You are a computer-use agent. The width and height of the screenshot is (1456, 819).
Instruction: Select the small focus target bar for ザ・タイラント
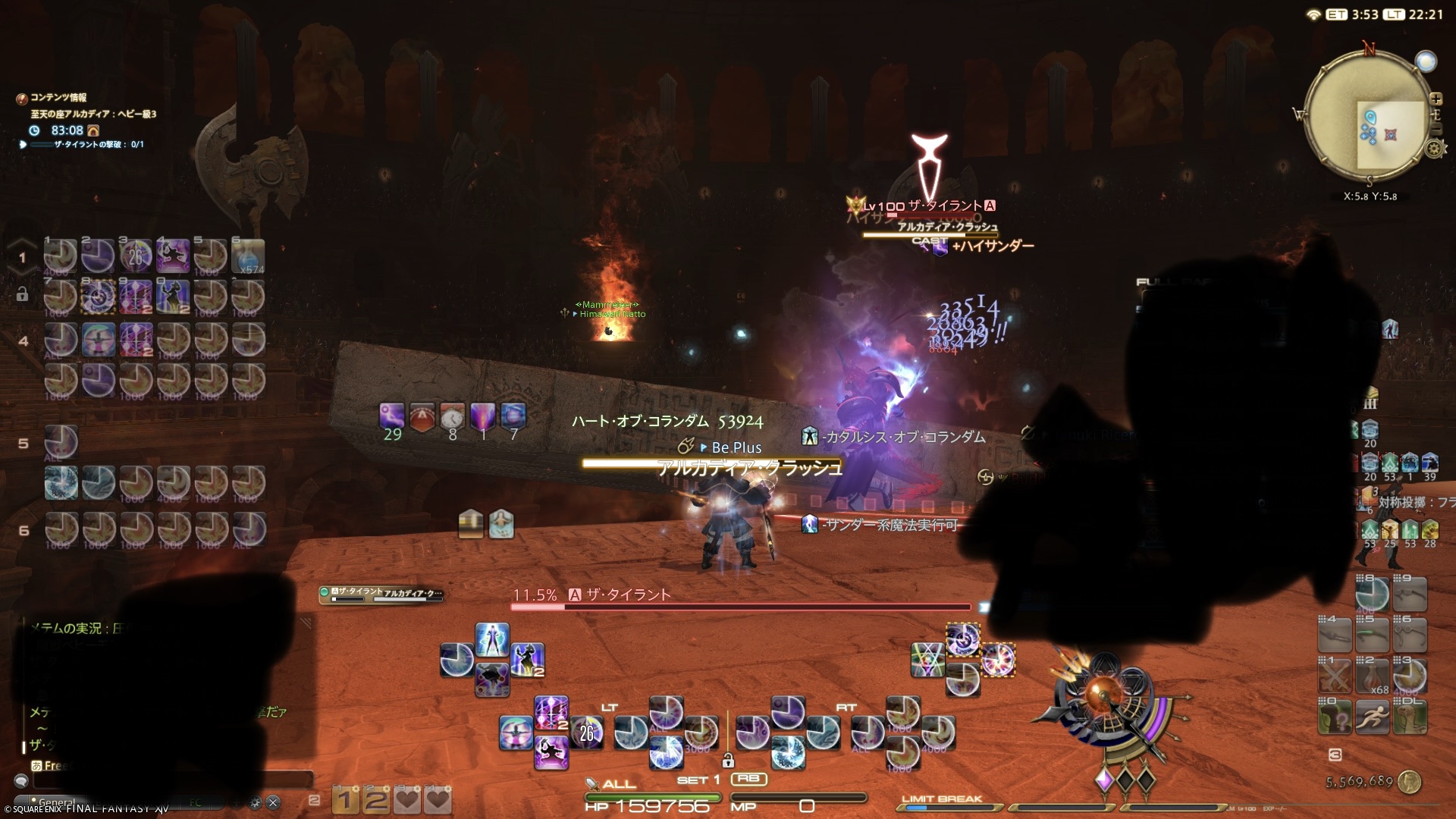[381, 595]
